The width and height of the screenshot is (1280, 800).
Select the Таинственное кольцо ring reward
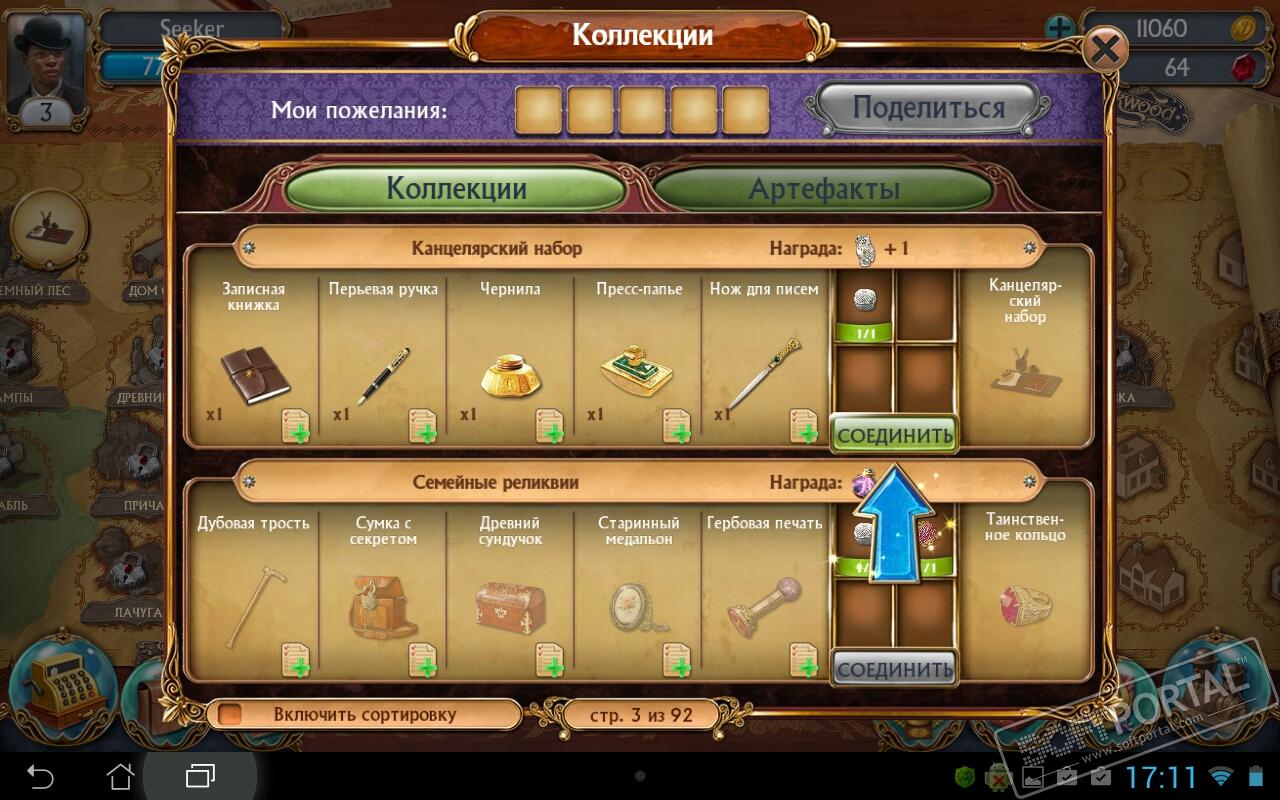pos(1025,606)
